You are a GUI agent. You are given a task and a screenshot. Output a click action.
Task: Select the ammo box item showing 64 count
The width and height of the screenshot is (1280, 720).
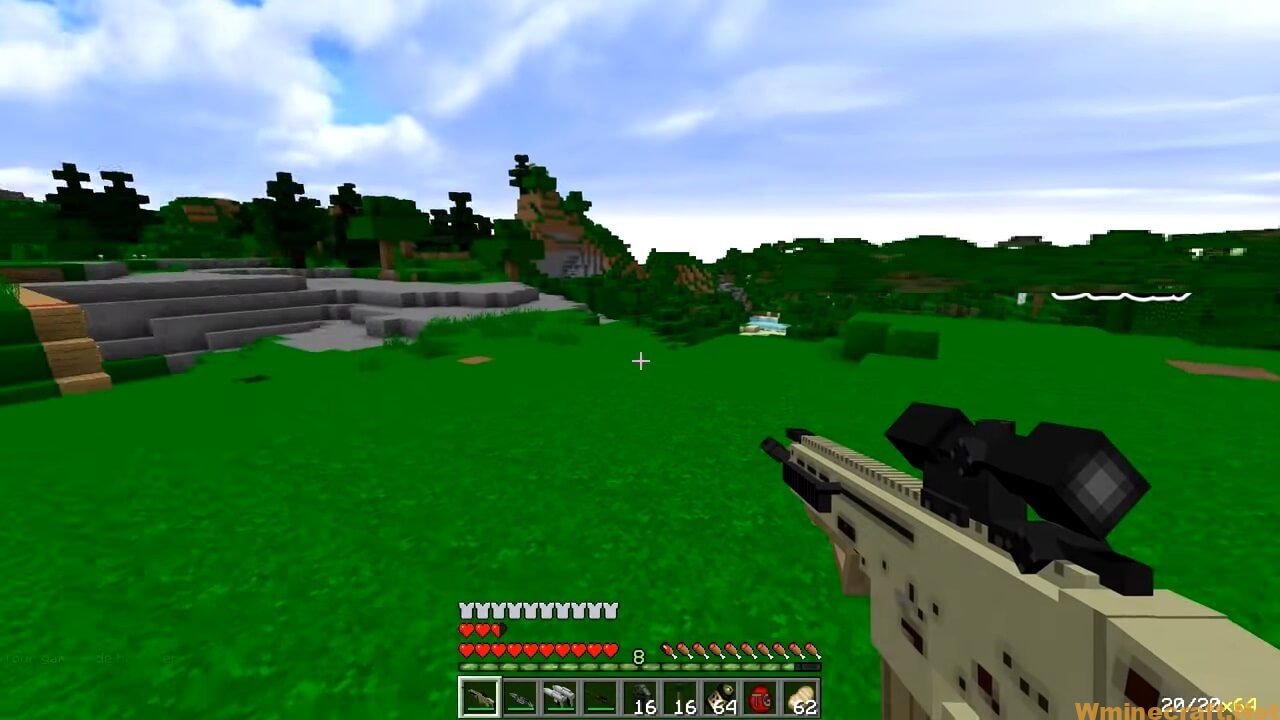click(x=720, y=695)
